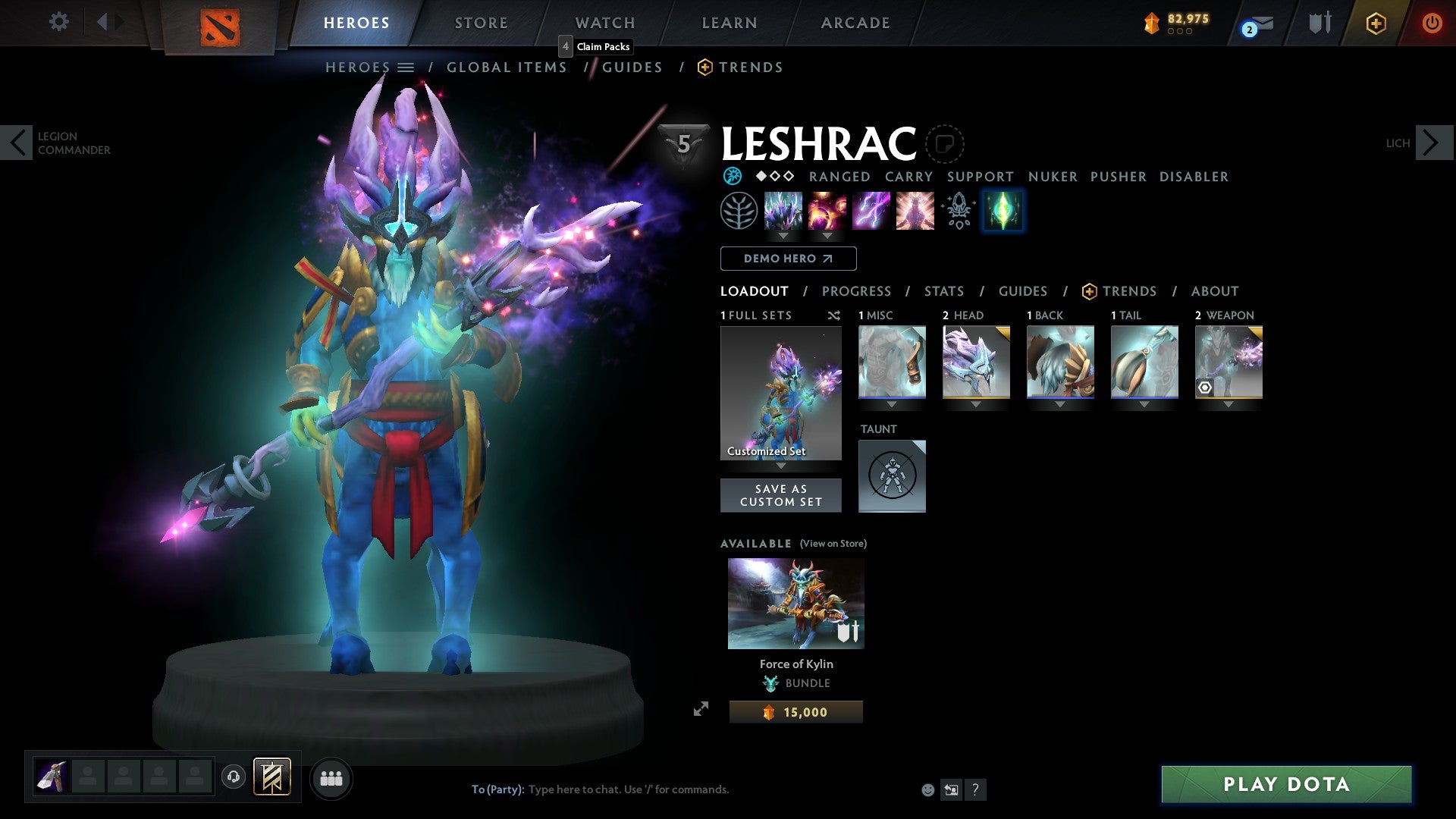Open the WATCH menu

point(604,23)
